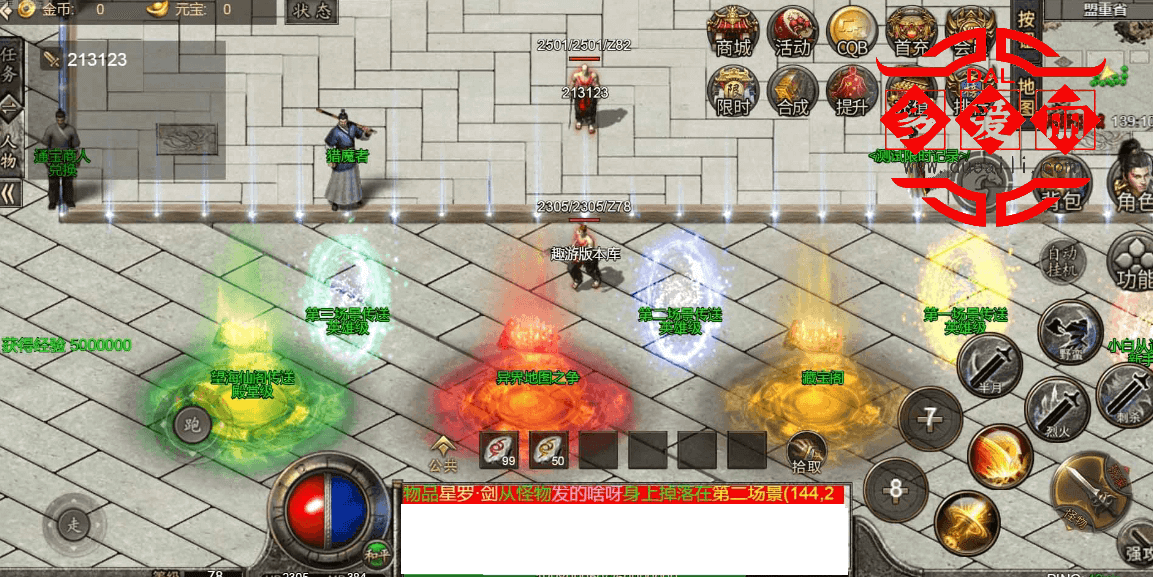Tap the CQB gold coin icon
The height and width of the screenshot is (577, 1153).
852,32
